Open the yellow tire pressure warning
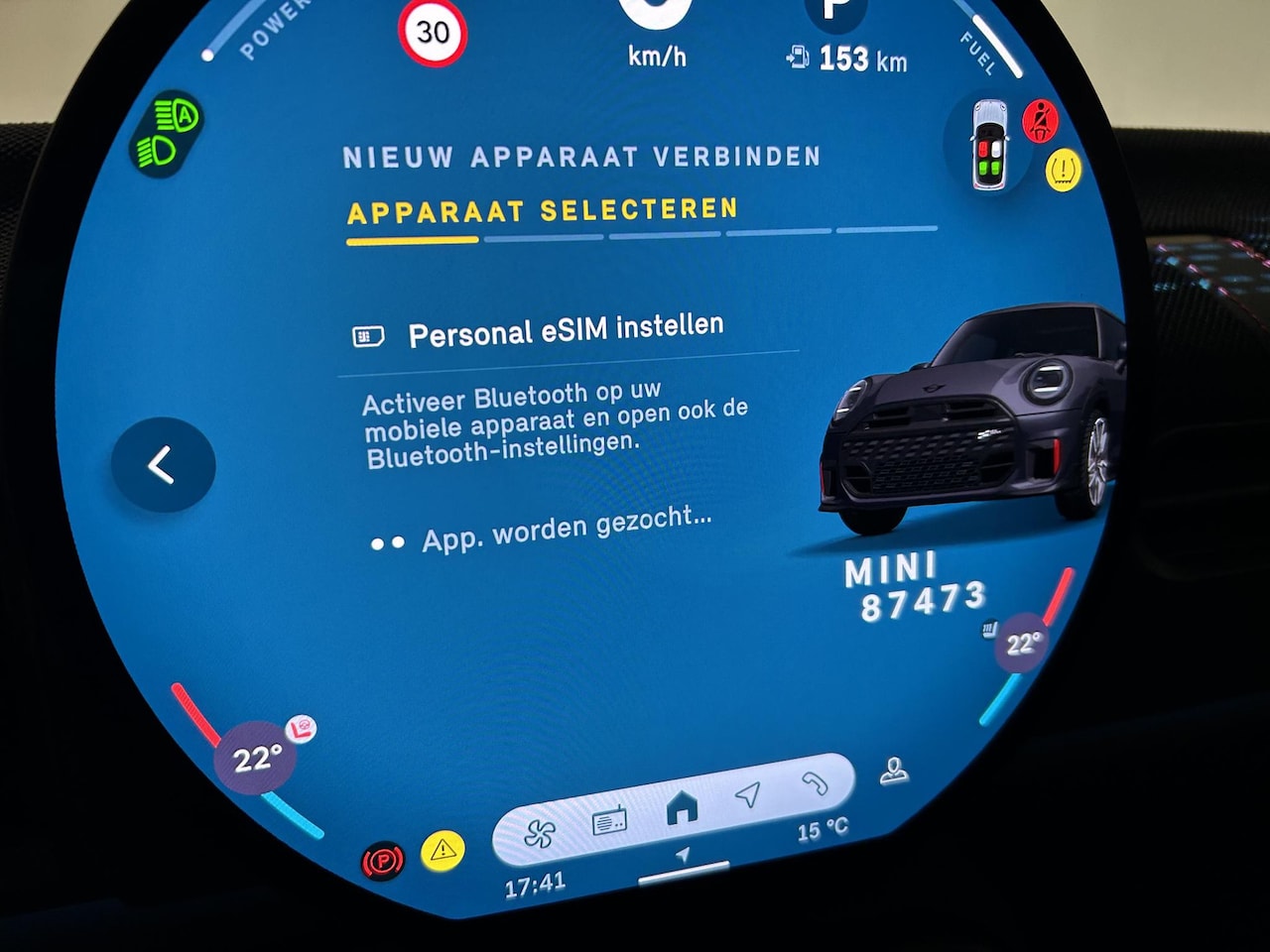The width and height of the screenshot is (1270, 952). pos(1063,170)
